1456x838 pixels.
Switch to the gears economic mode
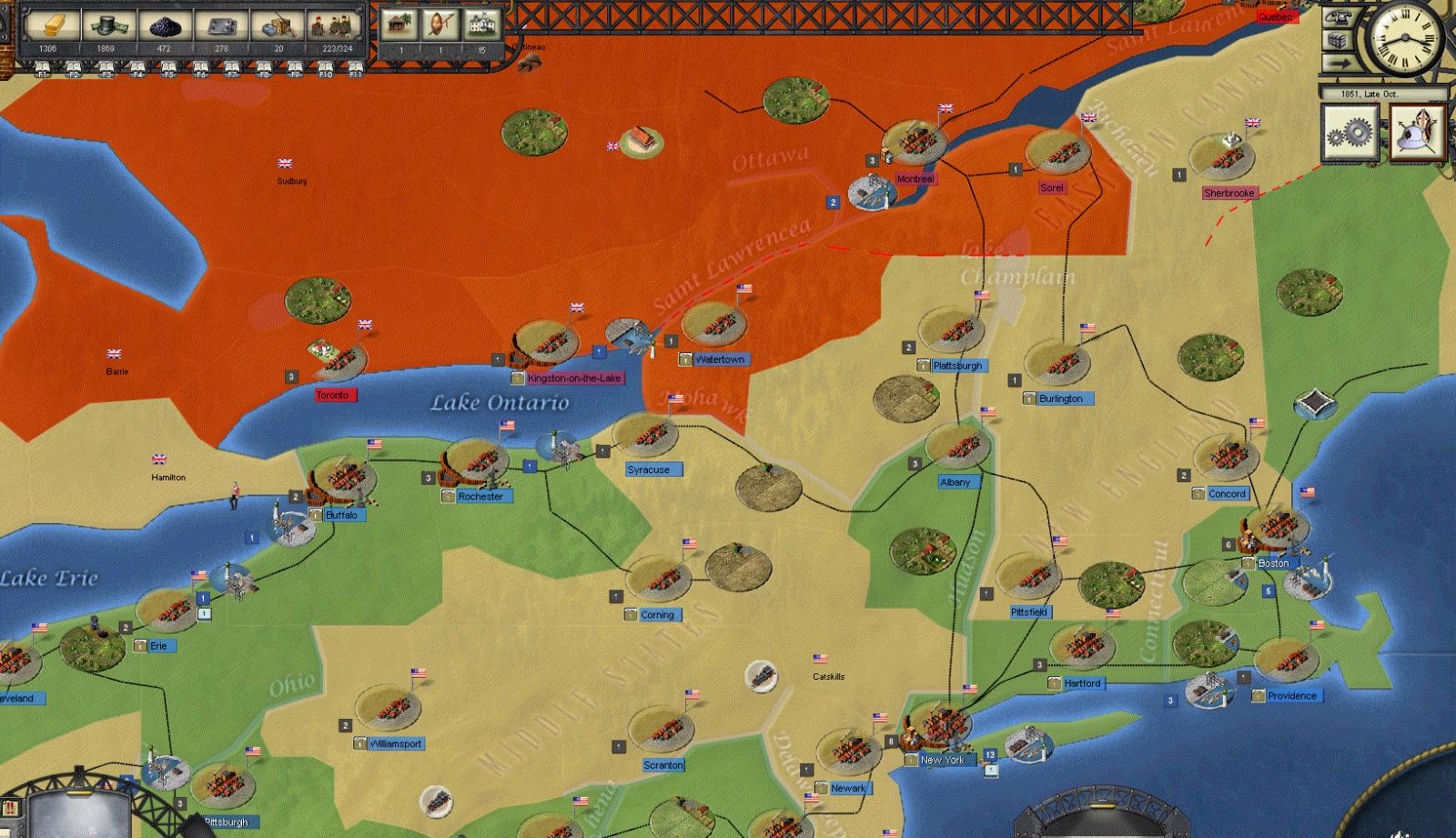click(x=1350, y=134)
